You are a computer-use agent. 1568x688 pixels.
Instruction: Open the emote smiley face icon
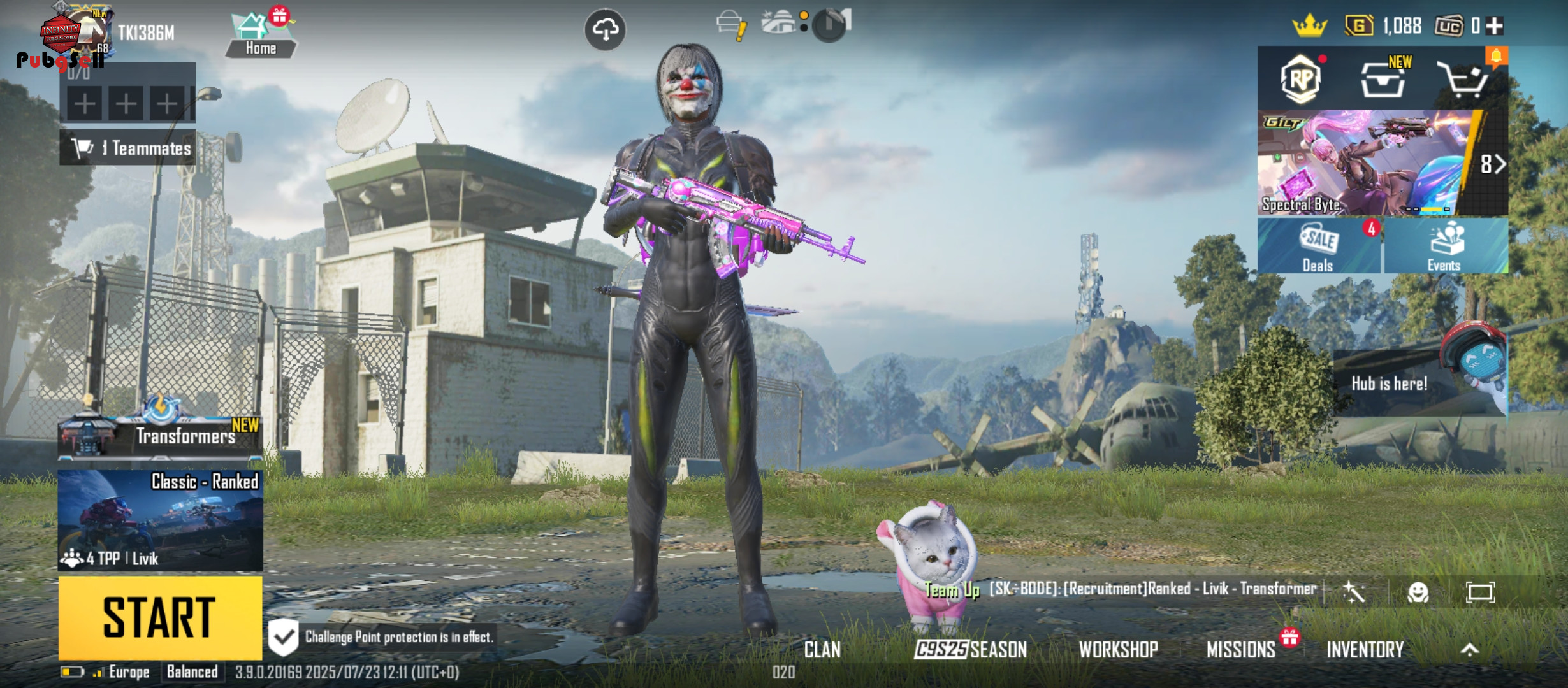1418,592
